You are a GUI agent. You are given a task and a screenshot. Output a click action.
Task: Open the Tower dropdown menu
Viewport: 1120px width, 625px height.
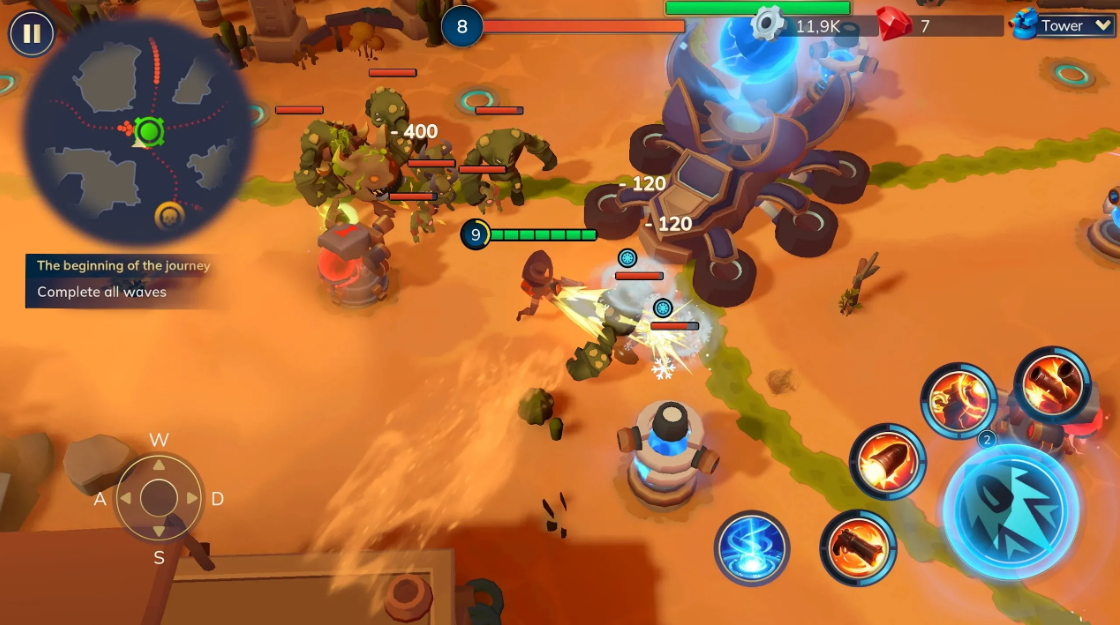coord(1063,26)
